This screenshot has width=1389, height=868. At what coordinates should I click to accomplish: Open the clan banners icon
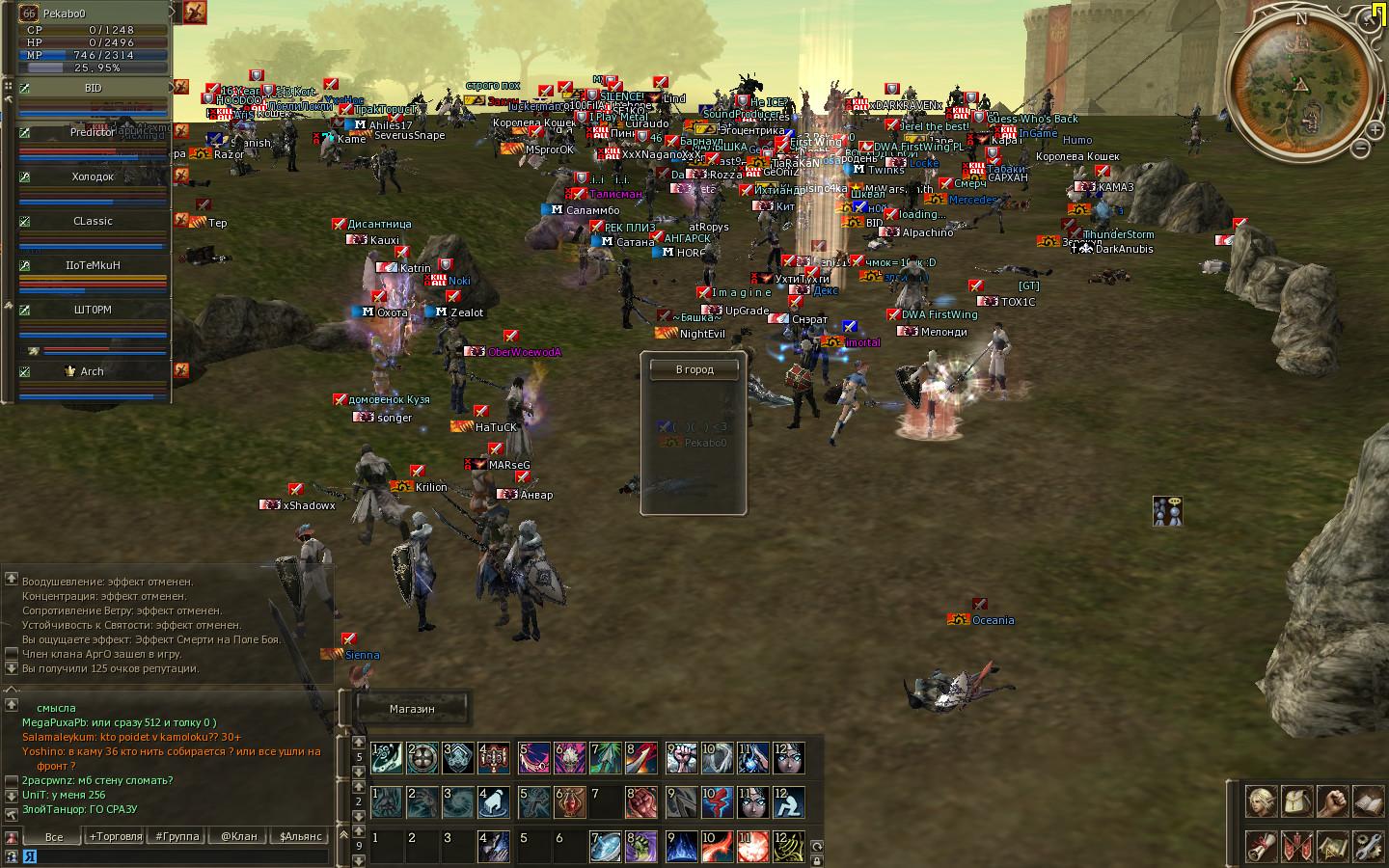[1295, 846]
